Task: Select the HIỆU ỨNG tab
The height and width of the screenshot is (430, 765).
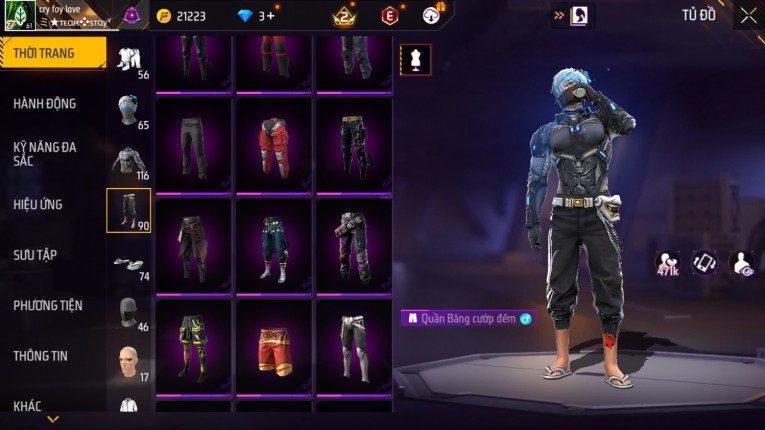Action: click(x=38, y=205)
